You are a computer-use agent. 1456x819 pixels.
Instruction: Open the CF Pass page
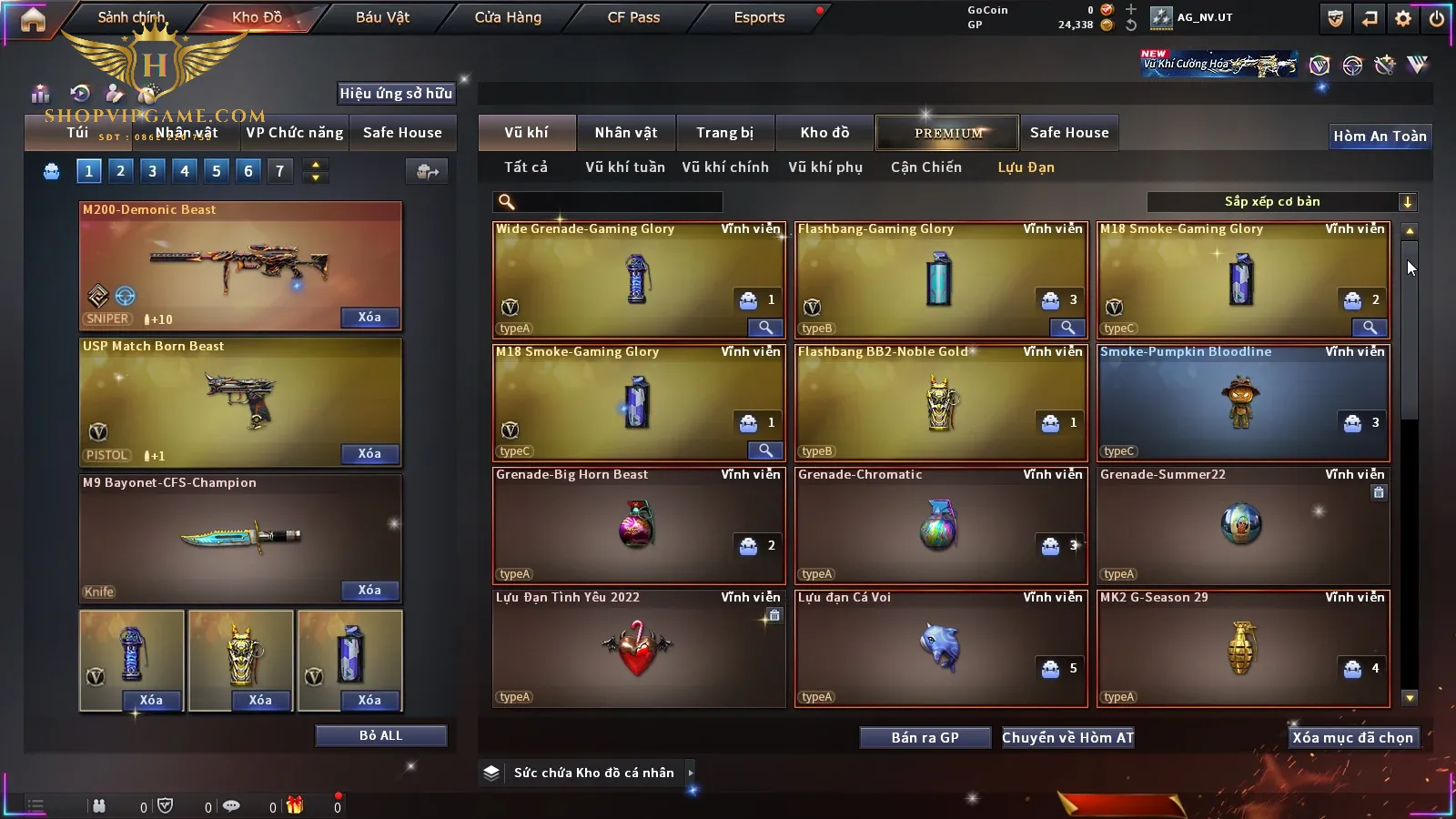point(633,17)
